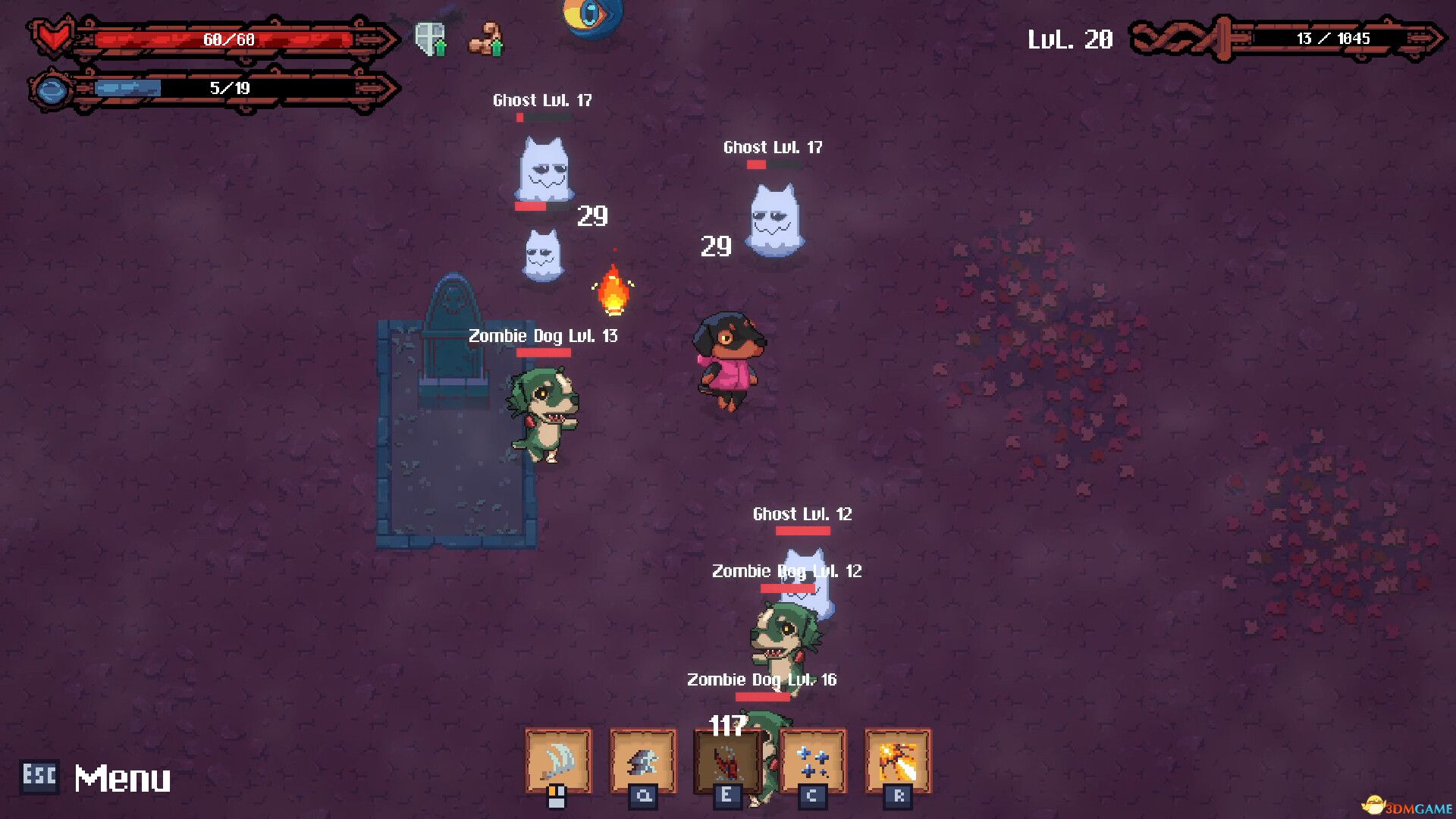Activate the Q dash ability icon

pyautogui.click(x=642, y=761)
